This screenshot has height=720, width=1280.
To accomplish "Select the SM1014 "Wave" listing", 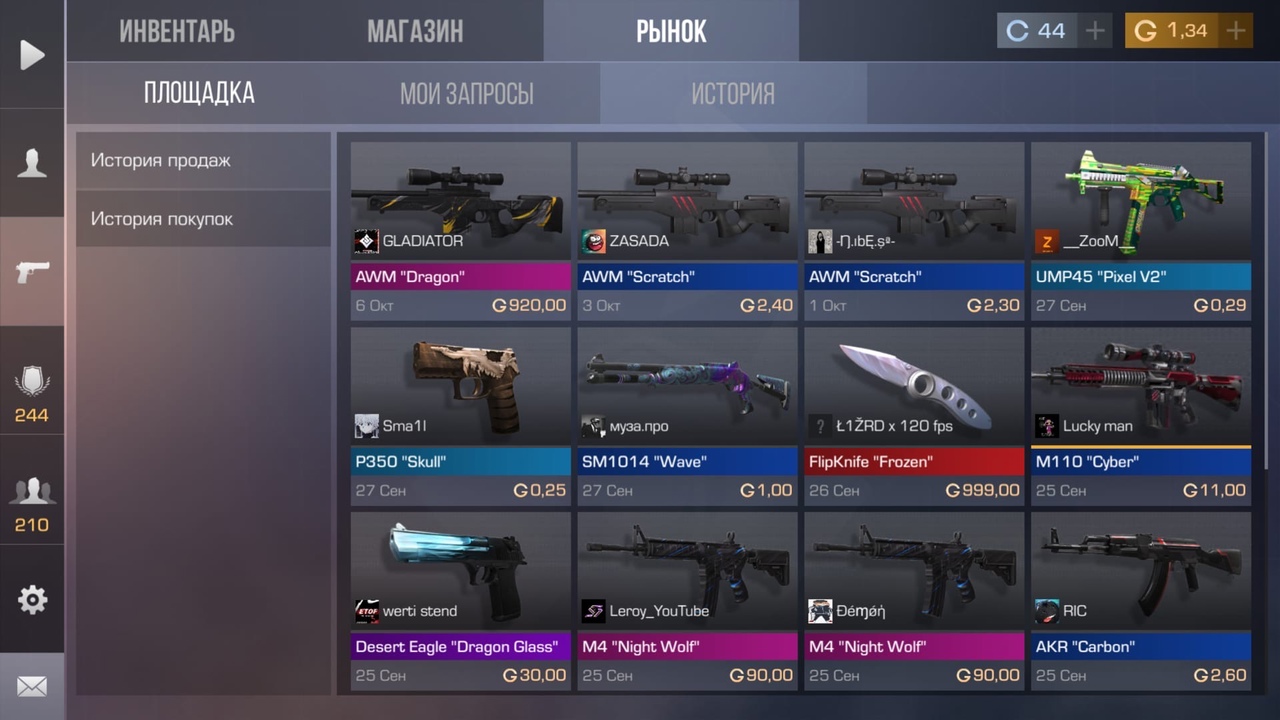I will (x=687, y=415).
